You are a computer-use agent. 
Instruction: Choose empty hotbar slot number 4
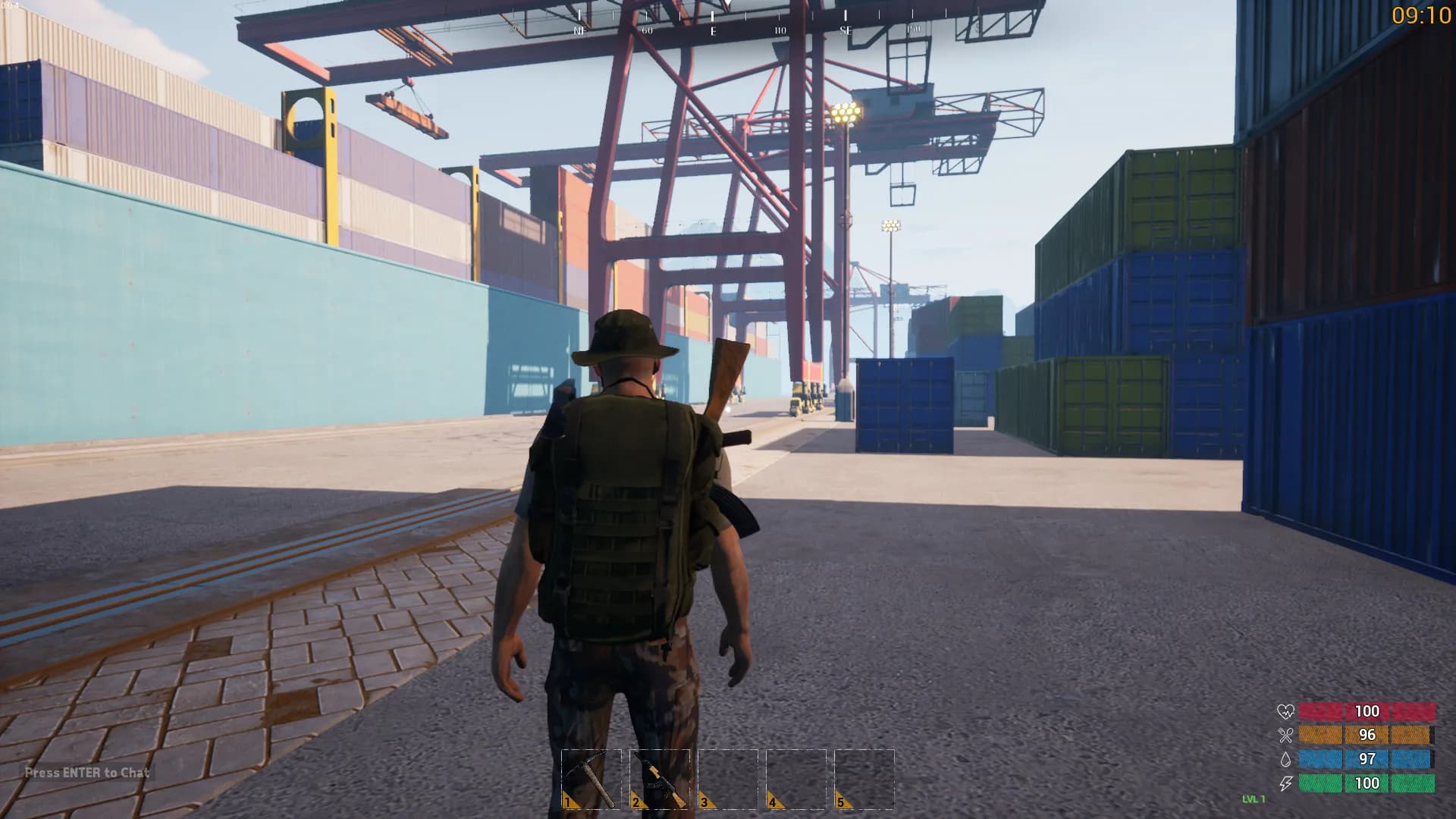click(x=796, y=779)
